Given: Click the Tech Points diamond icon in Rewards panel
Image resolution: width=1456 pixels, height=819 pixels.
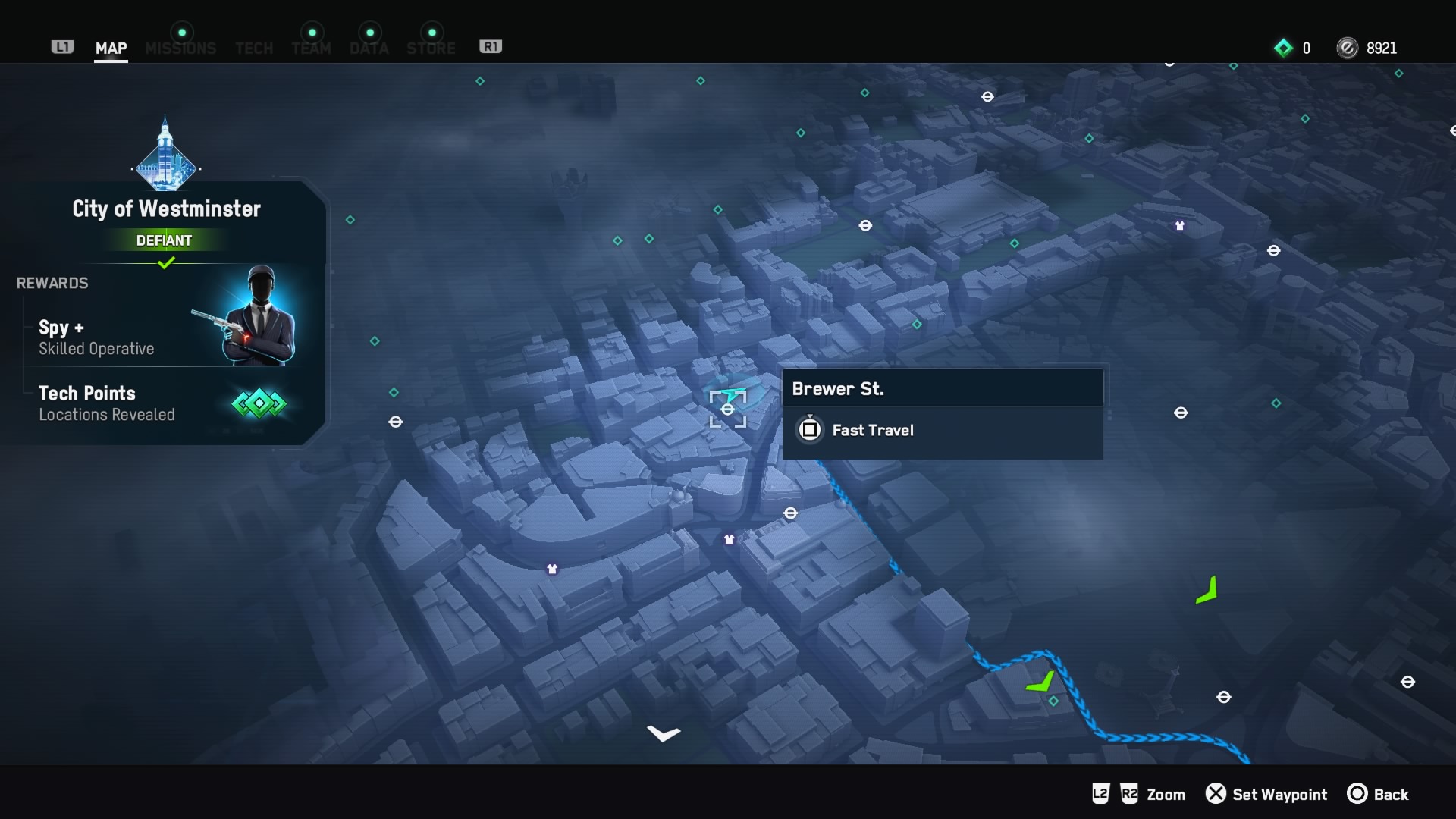Looking at the screenshot, I should [x=258, y=403].
